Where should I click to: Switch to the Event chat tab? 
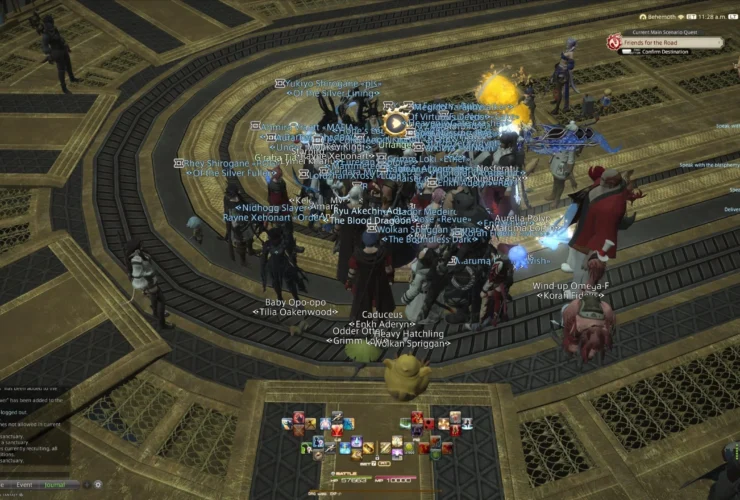[x=24, y=485]
